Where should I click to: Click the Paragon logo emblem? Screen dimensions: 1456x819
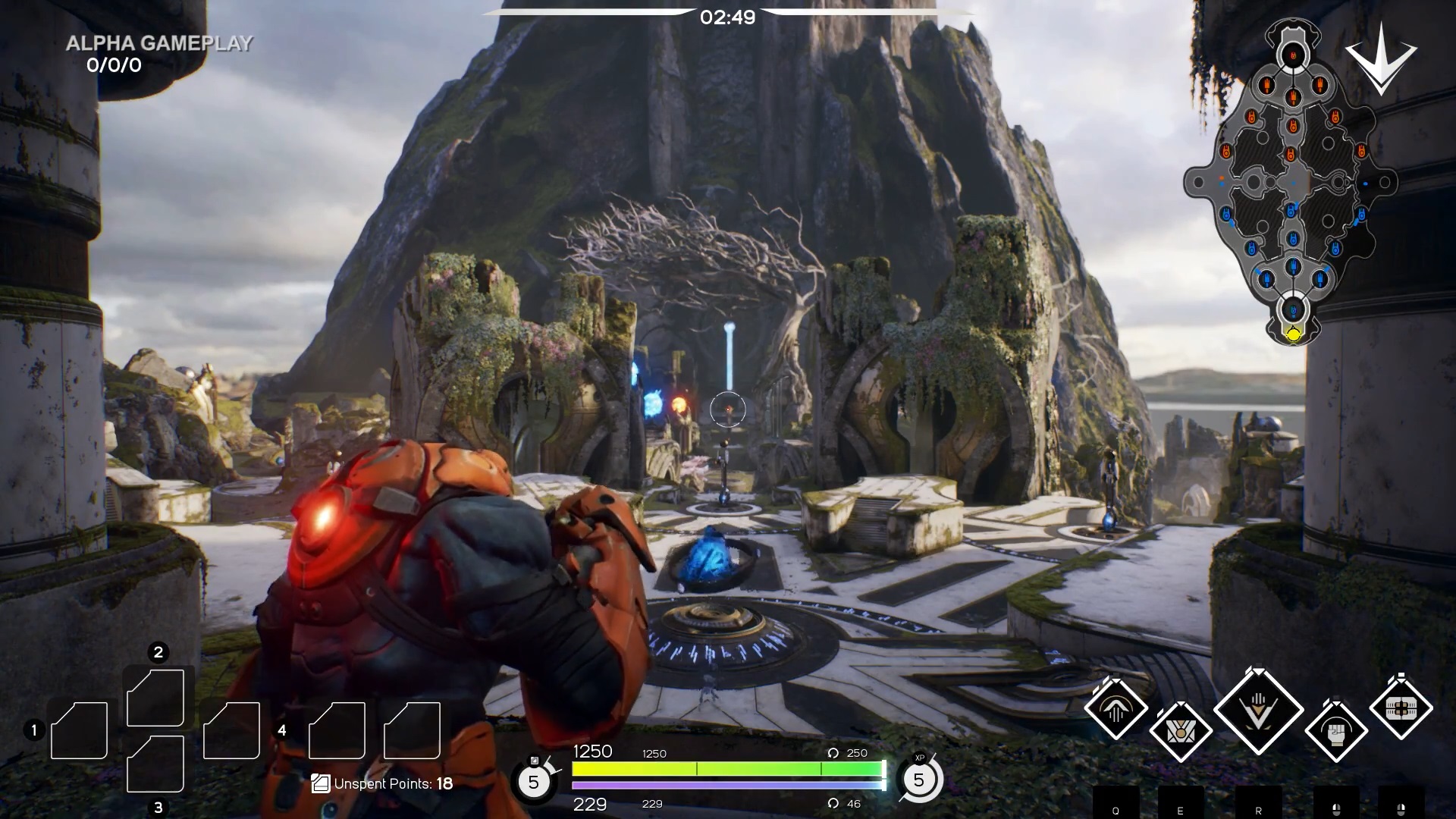pos(1381,59)
